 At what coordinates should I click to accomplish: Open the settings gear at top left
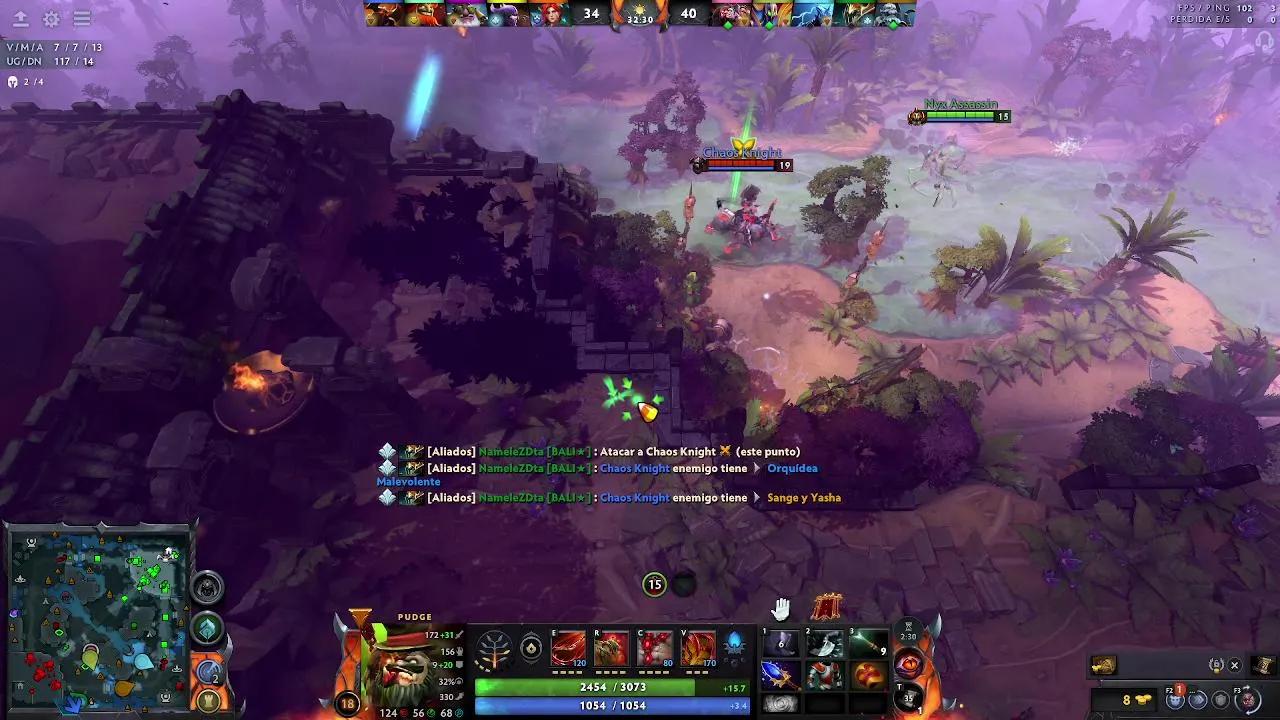(50, 19)
